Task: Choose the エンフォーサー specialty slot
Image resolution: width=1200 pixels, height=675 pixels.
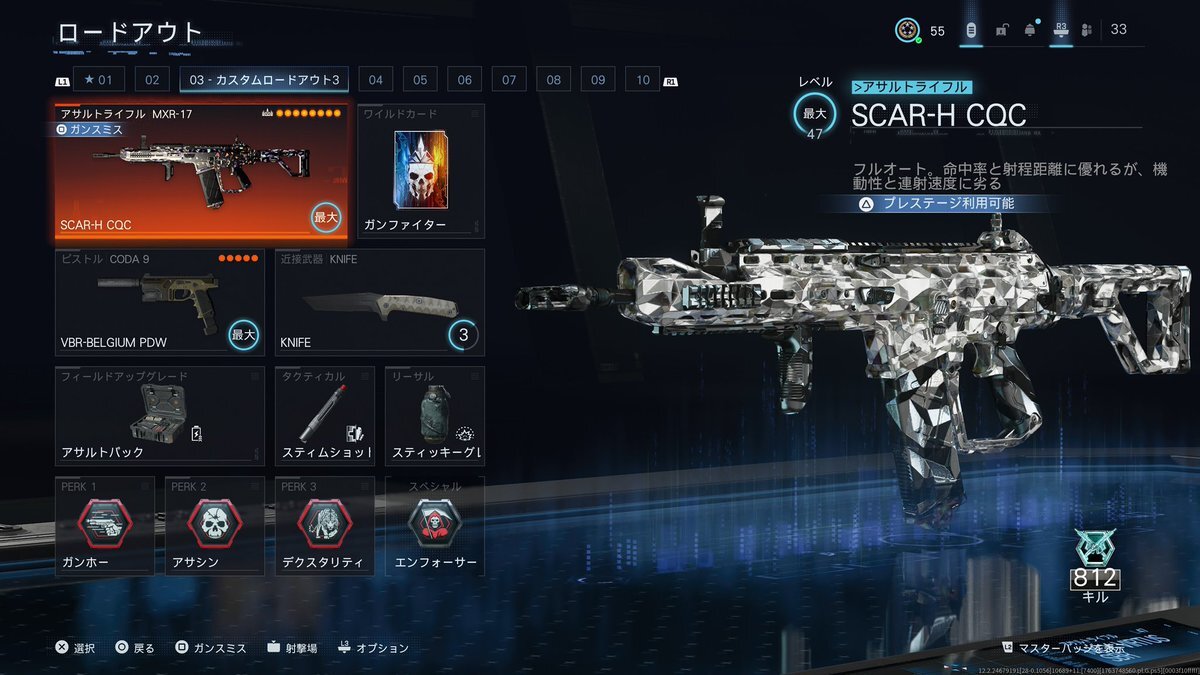Action: click(x=434, y=527)
